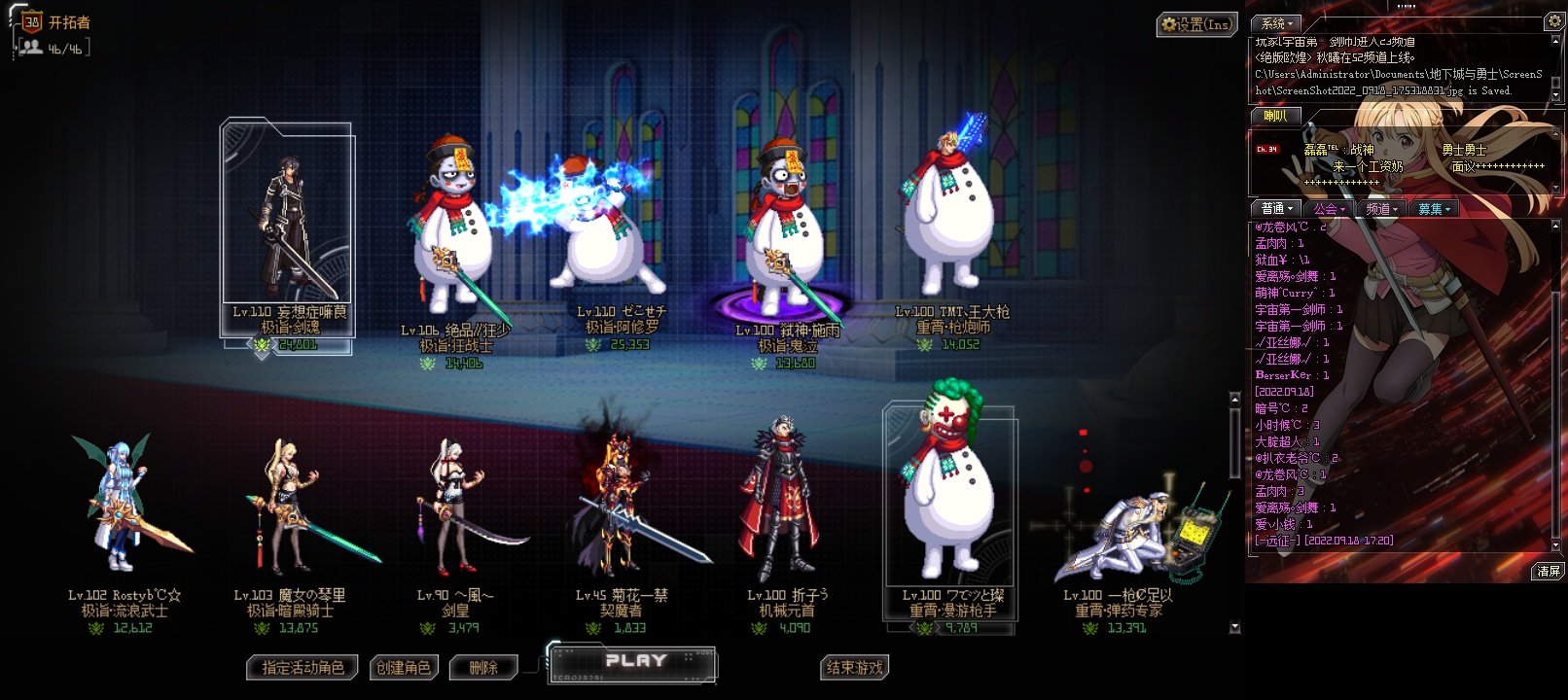
Task: Open 设置(Ins) settings
Action: pyautogui.click(x=1195, y=24)
